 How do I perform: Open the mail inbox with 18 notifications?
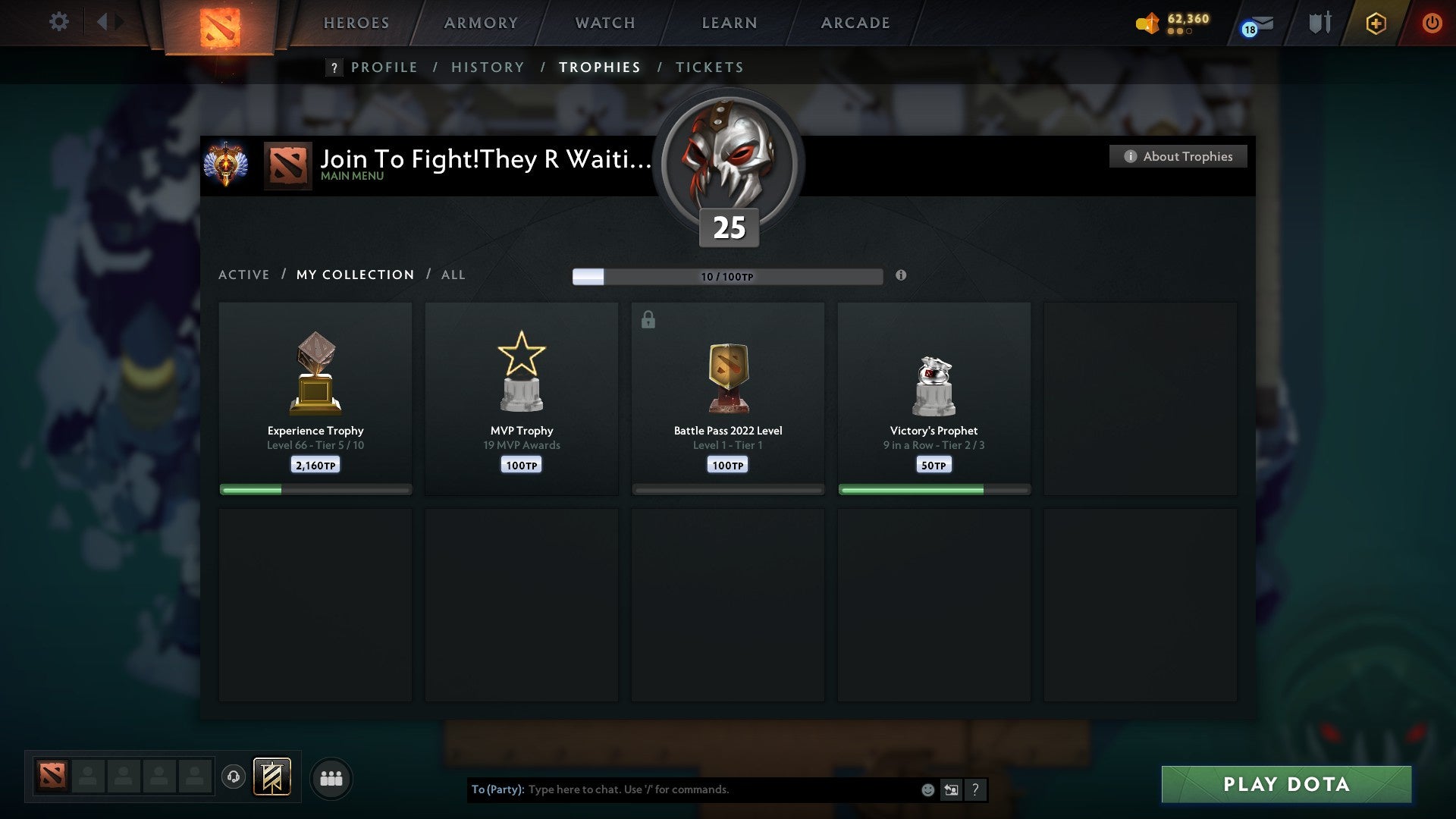coord(1255,25)
